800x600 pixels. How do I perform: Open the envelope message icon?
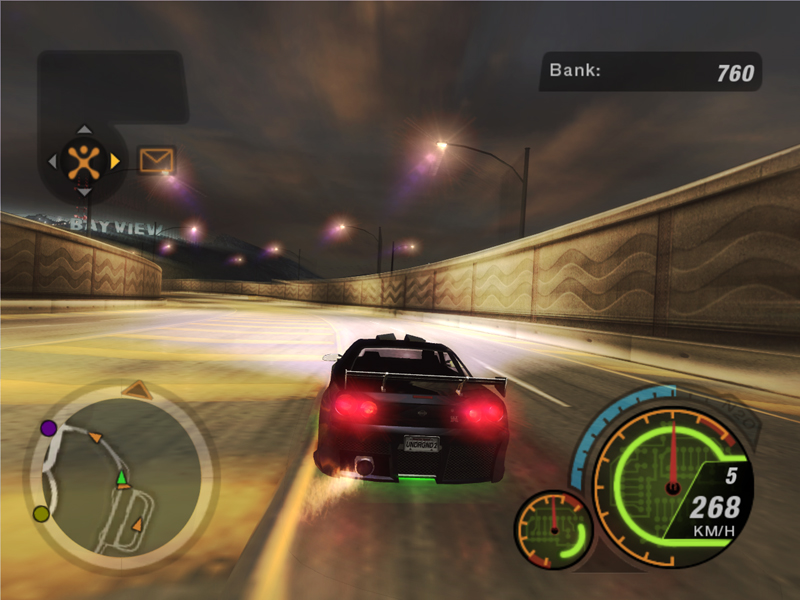click(156, 160)
